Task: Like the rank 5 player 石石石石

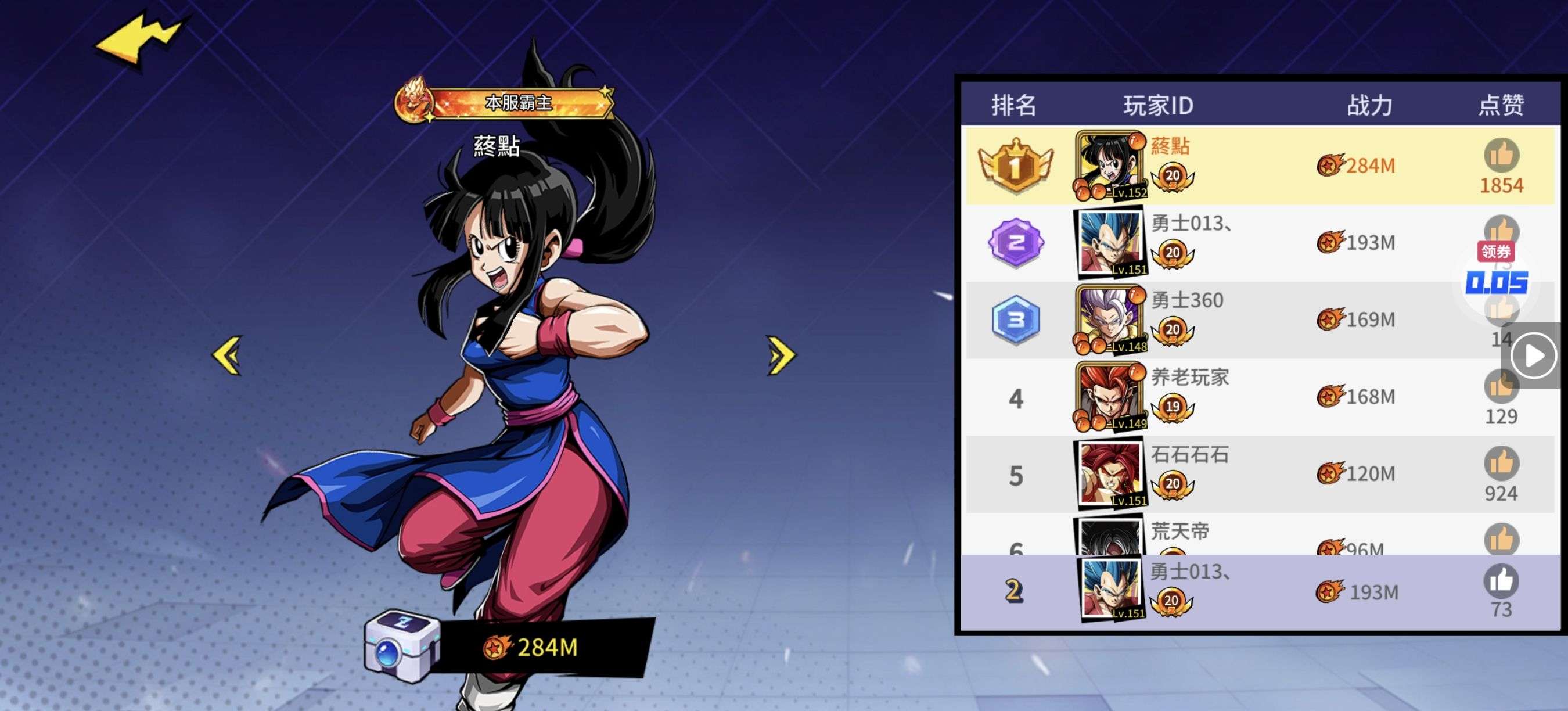Action: coord(1501,464)
